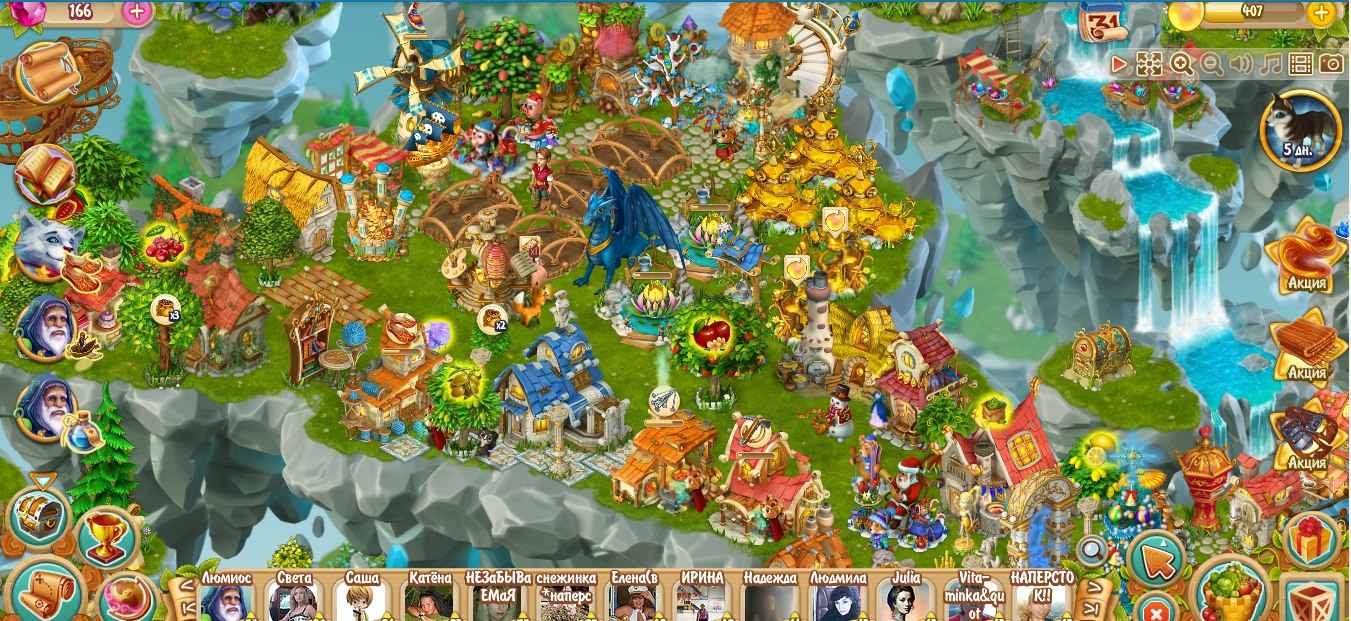Open the husky dog 5-day offer
Screen dimensions: 1351x621
[x=1300, y=130]
